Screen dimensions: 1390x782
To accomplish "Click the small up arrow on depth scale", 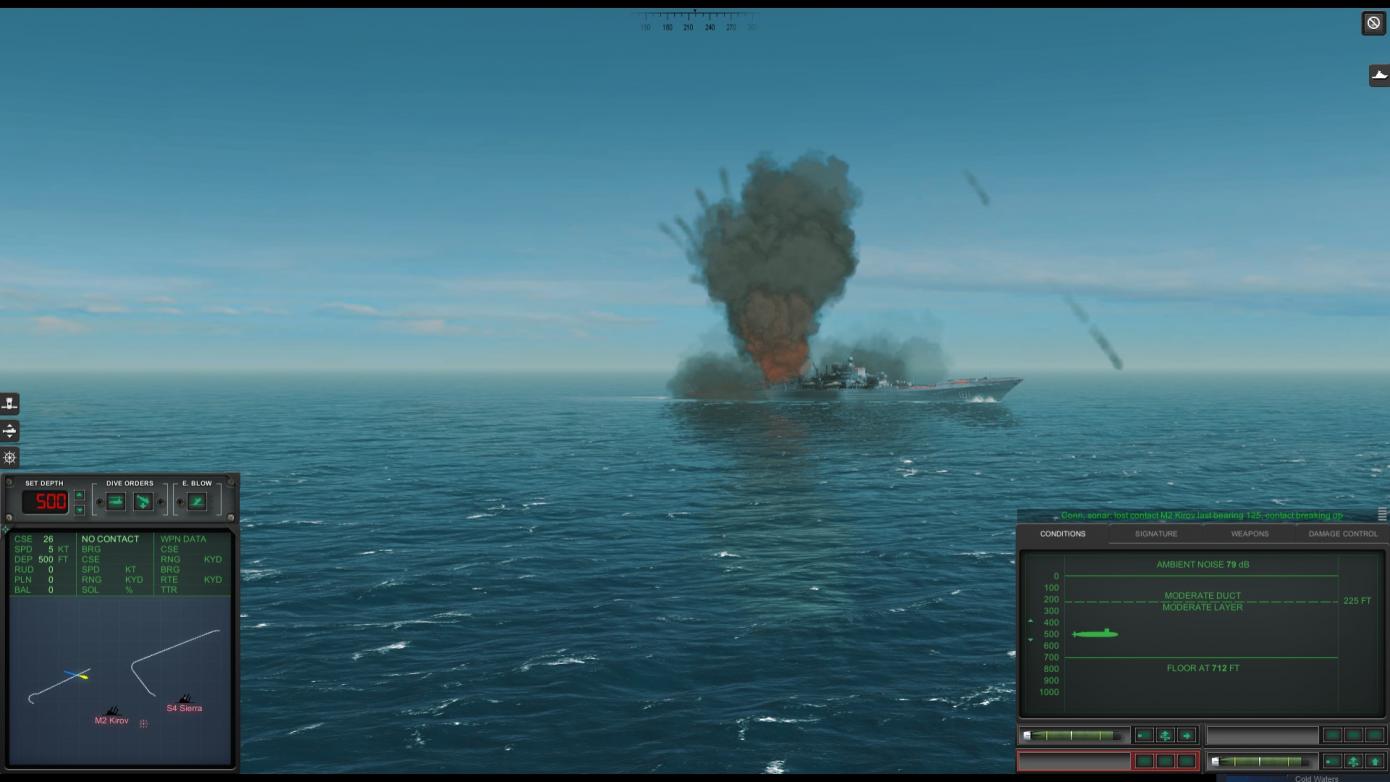I will (x=1030, y=622).
